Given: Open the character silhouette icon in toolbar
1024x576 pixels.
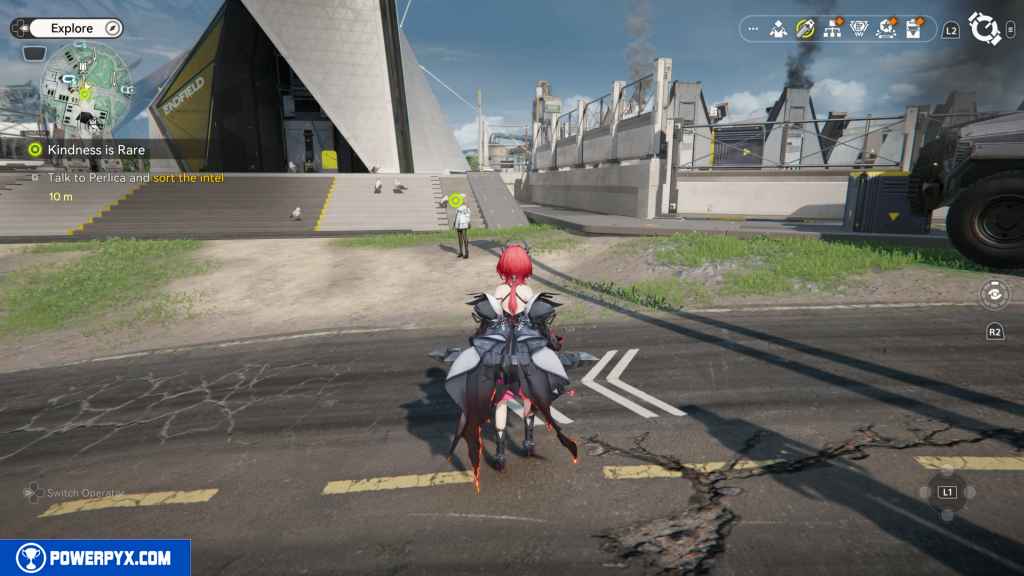Looking at the screenshot, I should point(779,29).
